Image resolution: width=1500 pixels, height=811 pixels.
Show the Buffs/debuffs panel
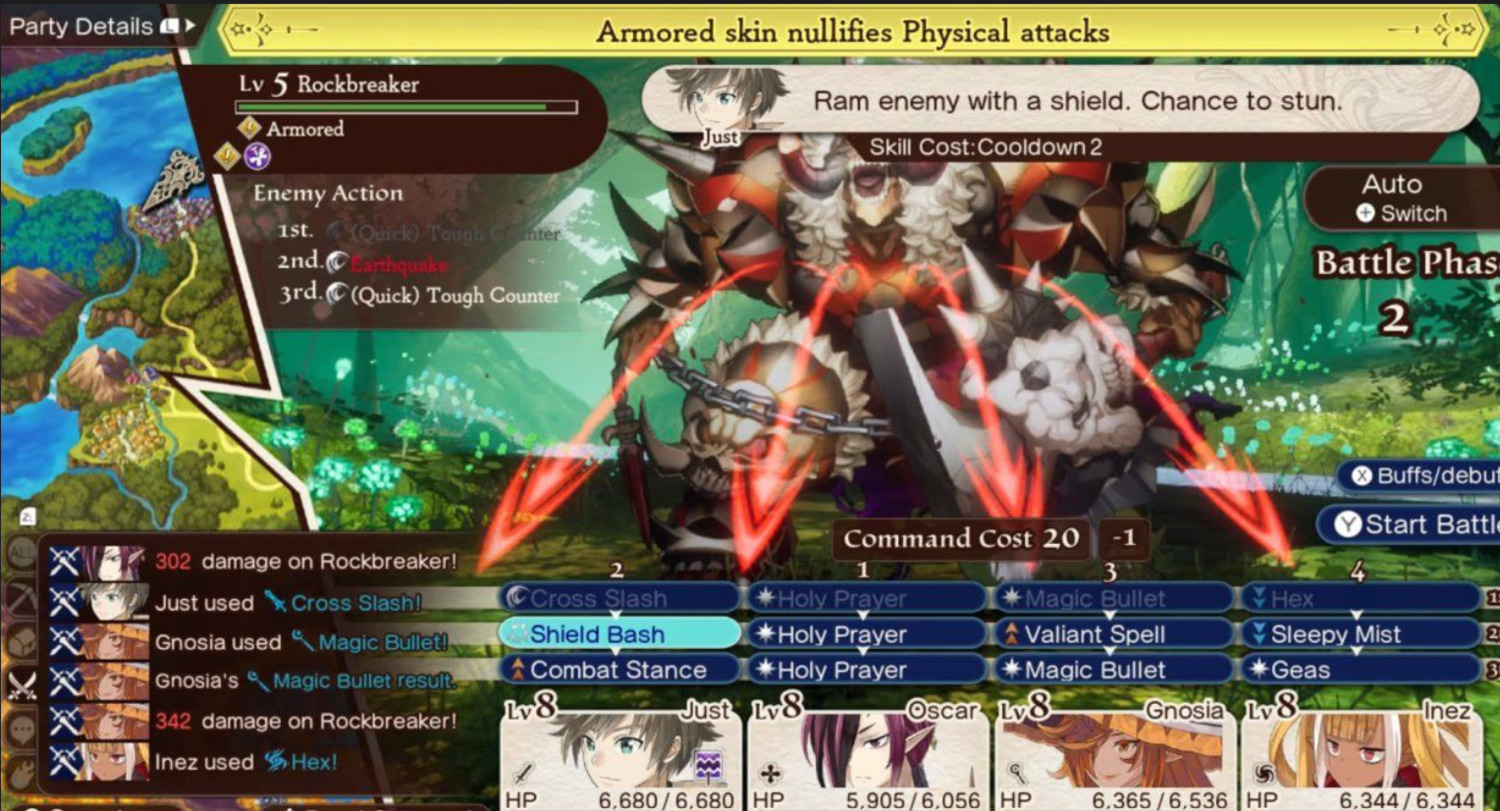coord(1420,476)
